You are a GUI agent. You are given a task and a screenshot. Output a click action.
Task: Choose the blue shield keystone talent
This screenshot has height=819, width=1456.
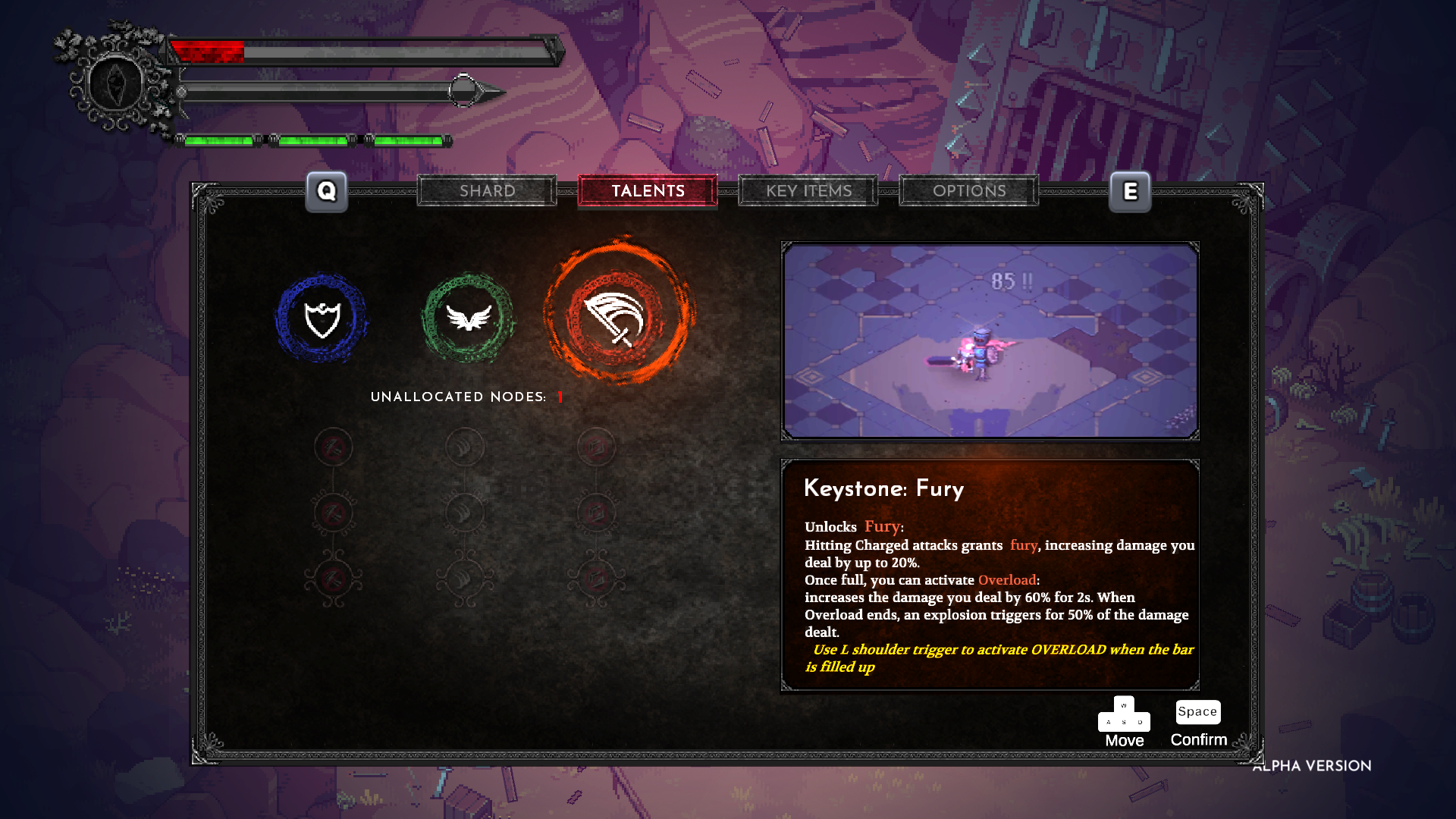click(322, 318)
